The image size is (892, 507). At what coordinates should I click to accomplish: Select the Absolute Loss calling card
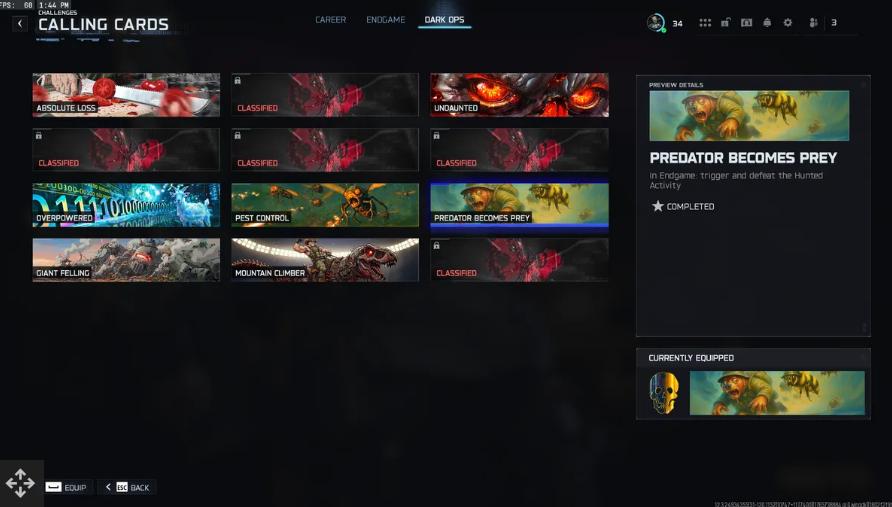[x=126, y=94]
